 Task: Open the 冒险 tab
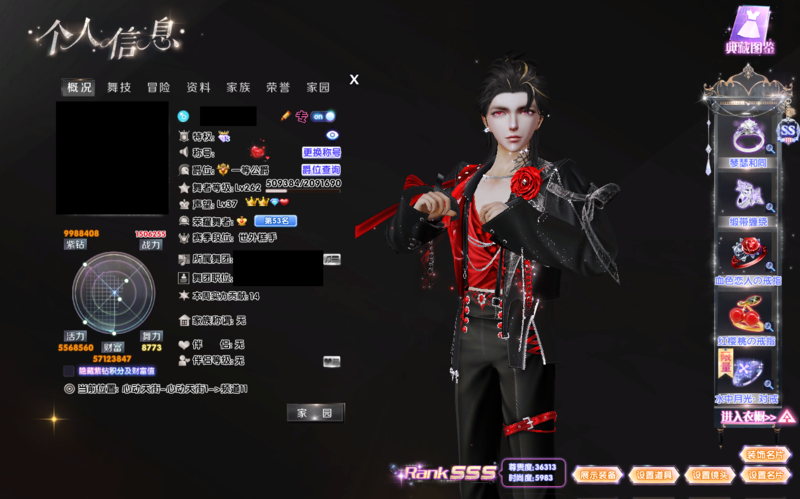[x=158, y=88]
